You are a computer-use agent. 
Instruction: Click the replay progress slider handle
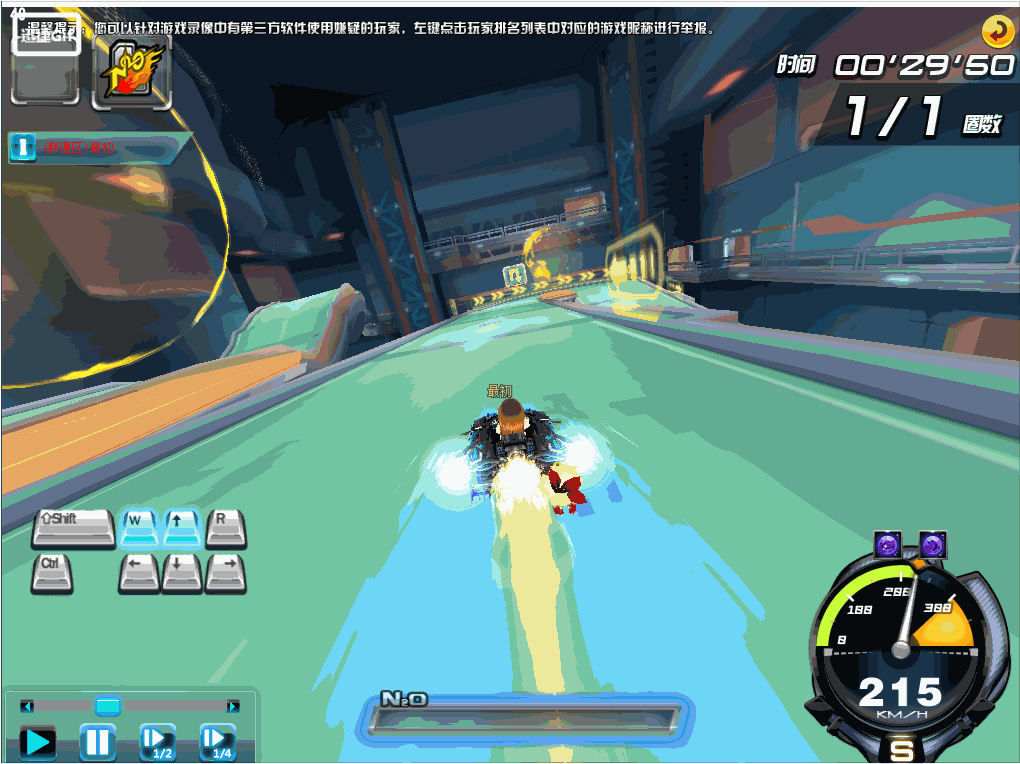pos(108,706)
